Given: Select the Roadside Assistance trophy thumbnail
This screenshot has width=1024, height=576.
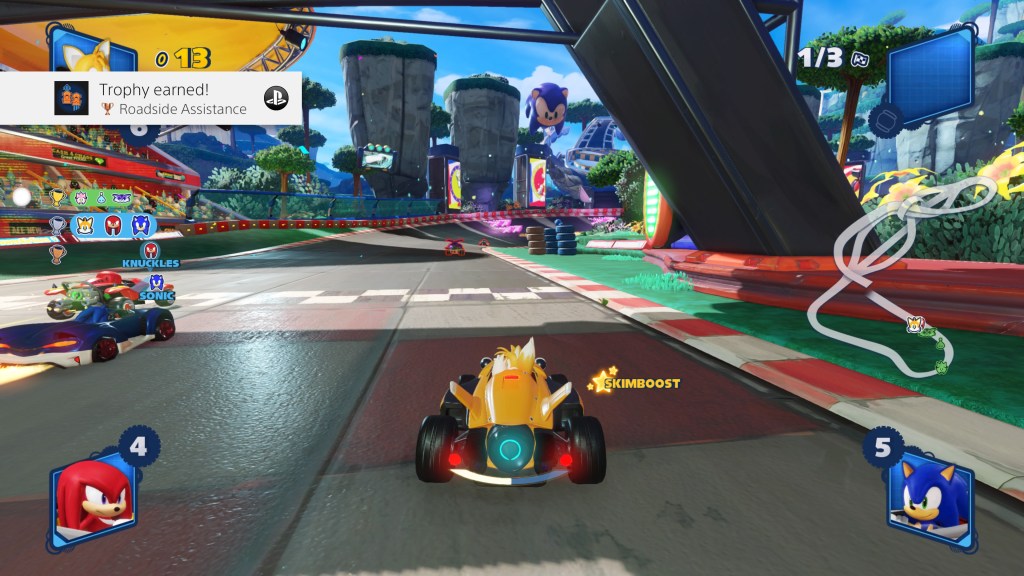Looking at the screenshot, I should click(70, 97).
